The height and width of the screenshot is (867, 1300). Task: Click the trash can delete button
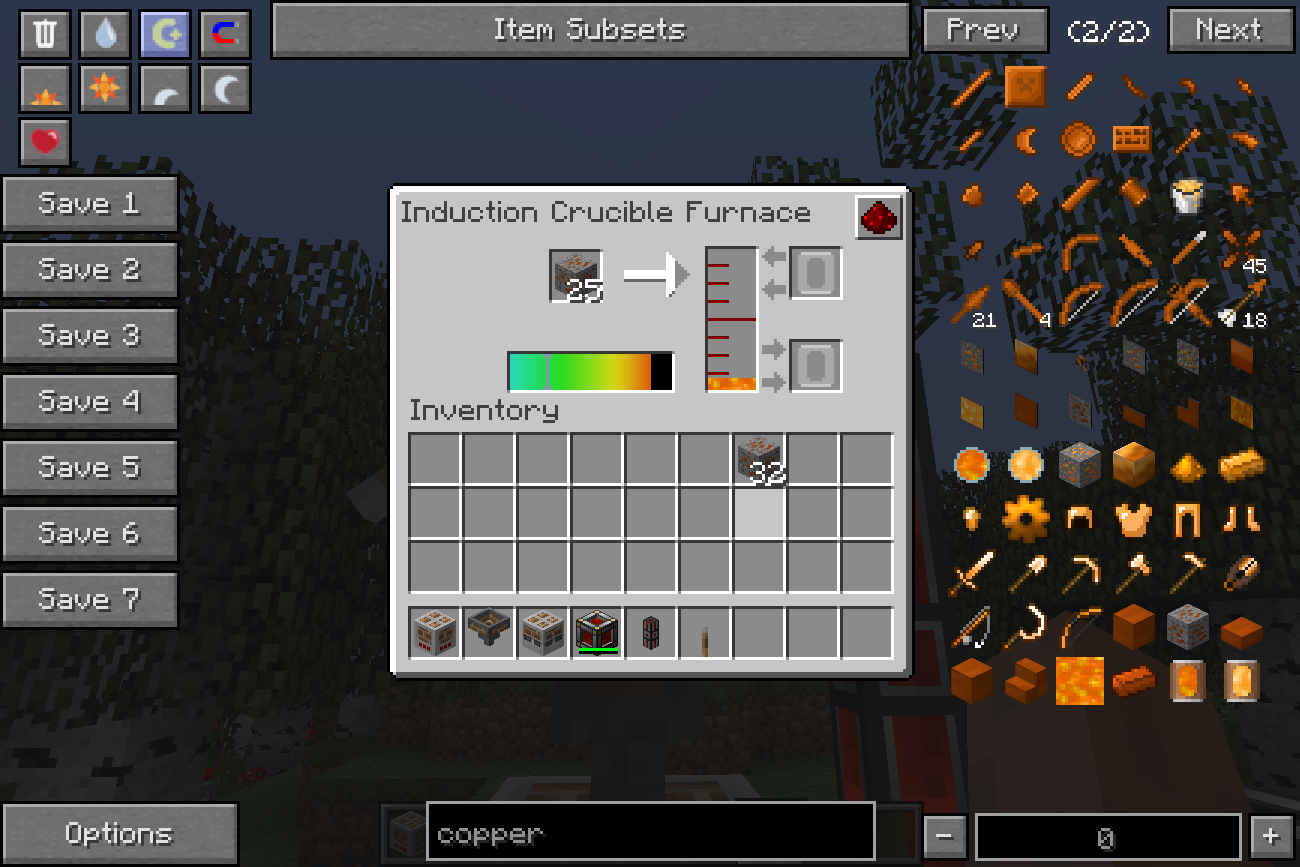click(45, 34)
